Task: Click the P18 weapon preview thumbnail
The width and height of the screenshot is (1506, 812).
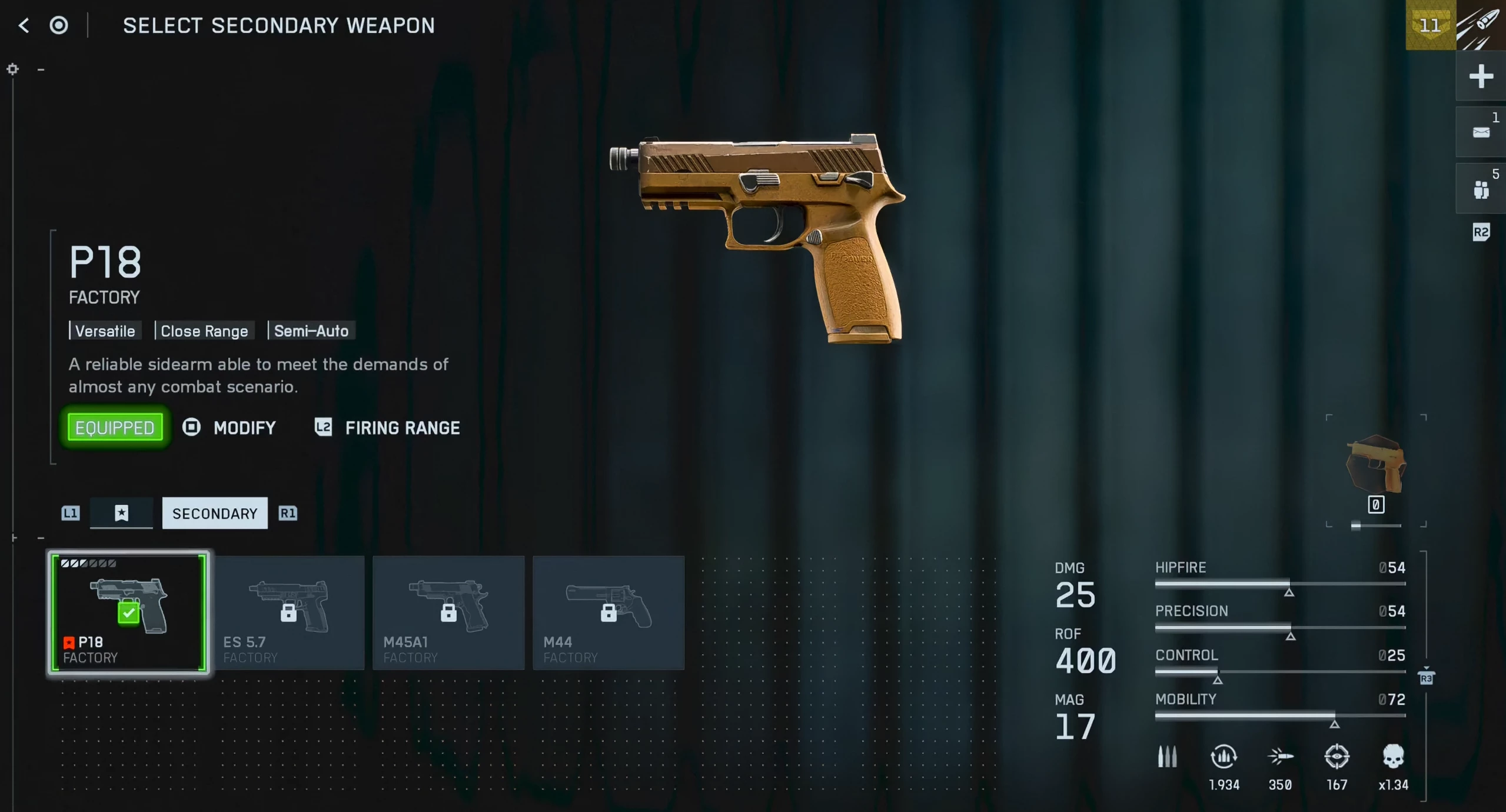Action: tap(1376, 465)
